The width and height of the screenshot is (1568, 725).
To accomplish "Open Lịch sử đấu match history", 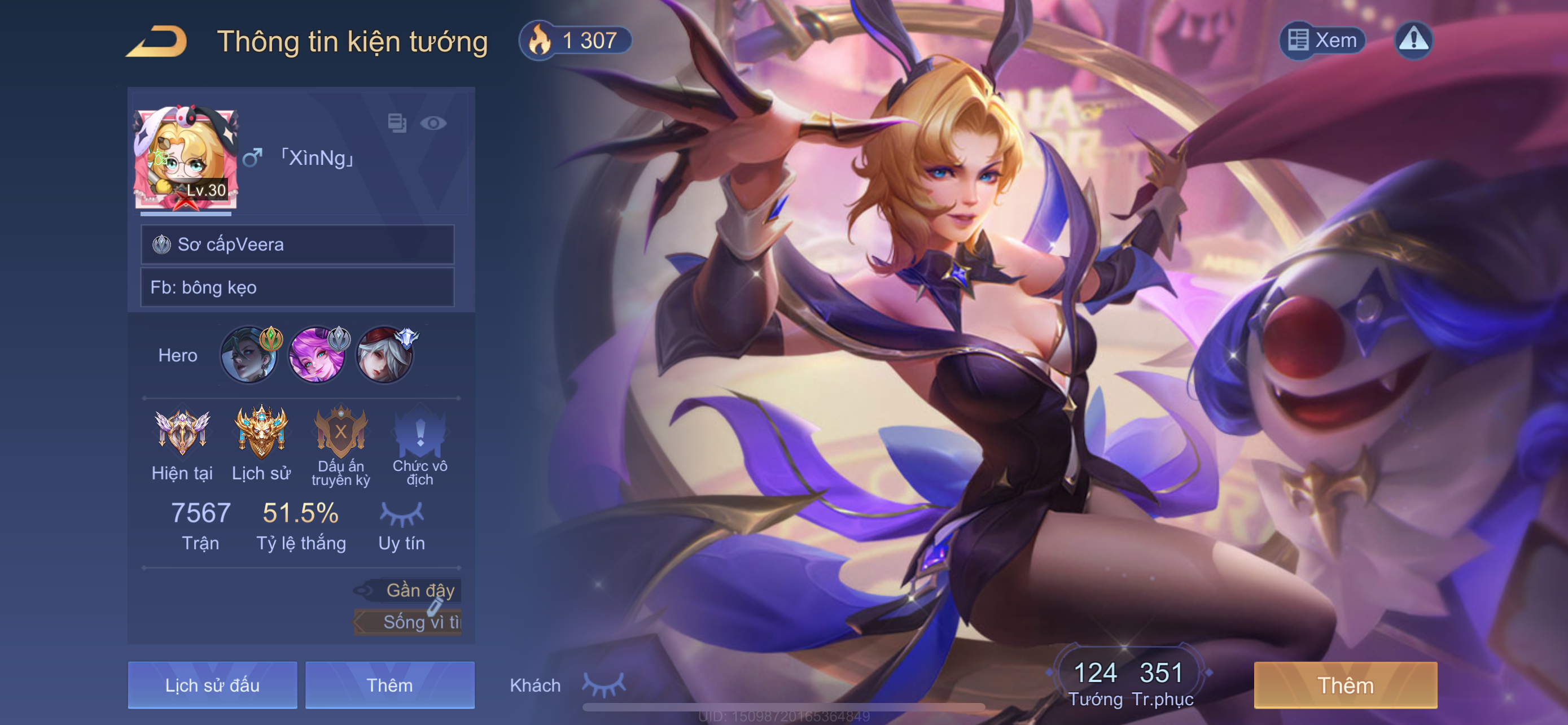I will pyautogui.click(x=212, y=685).
